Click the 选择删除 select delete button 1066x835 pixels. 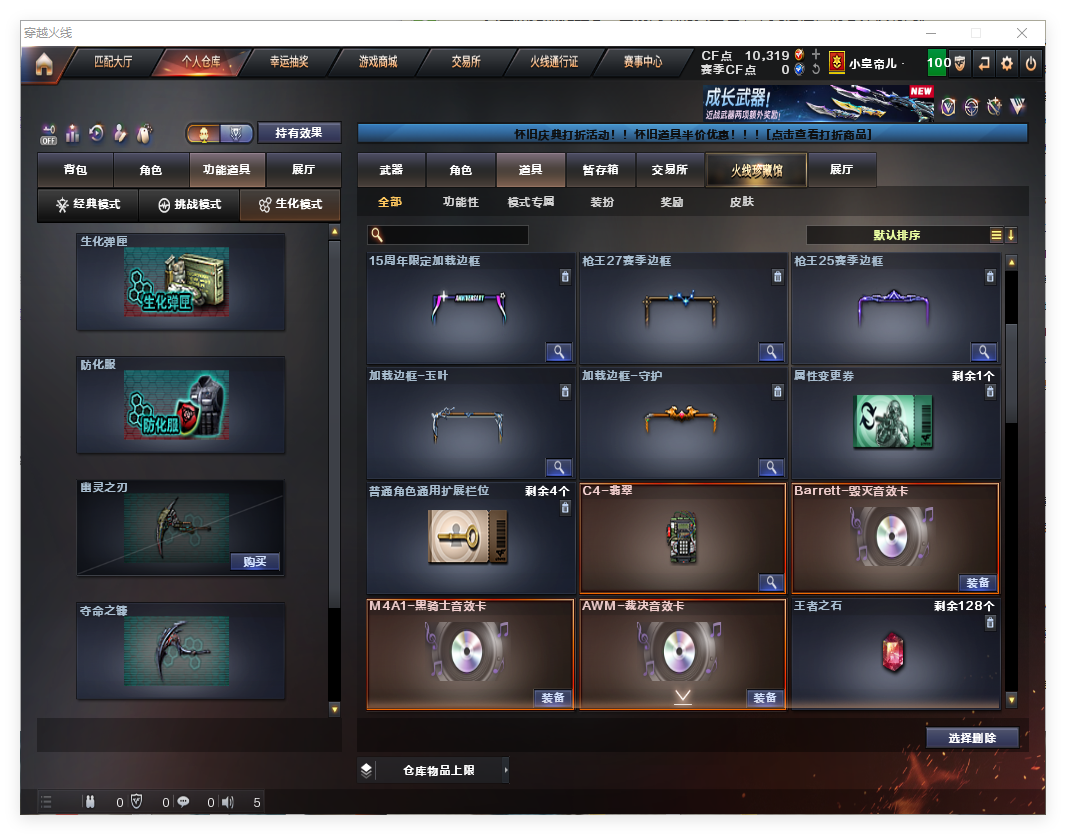pos(971,738)
